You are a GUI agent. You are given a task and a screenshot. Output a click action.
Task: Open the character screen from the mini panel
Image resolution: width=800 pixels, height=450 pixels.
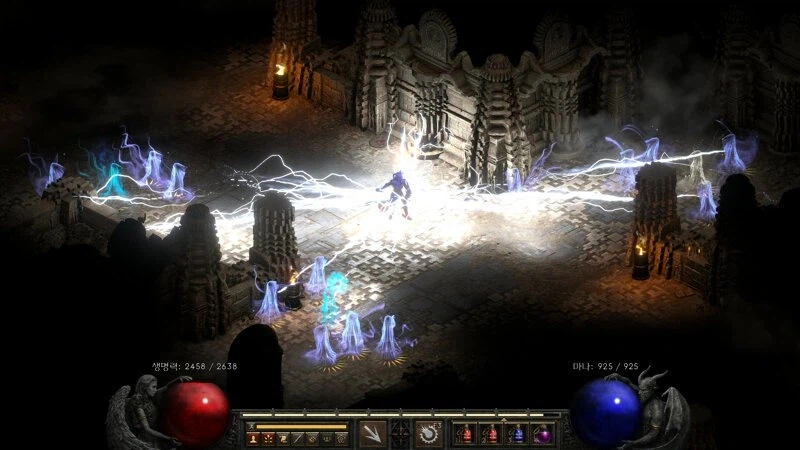pos(255,438)
